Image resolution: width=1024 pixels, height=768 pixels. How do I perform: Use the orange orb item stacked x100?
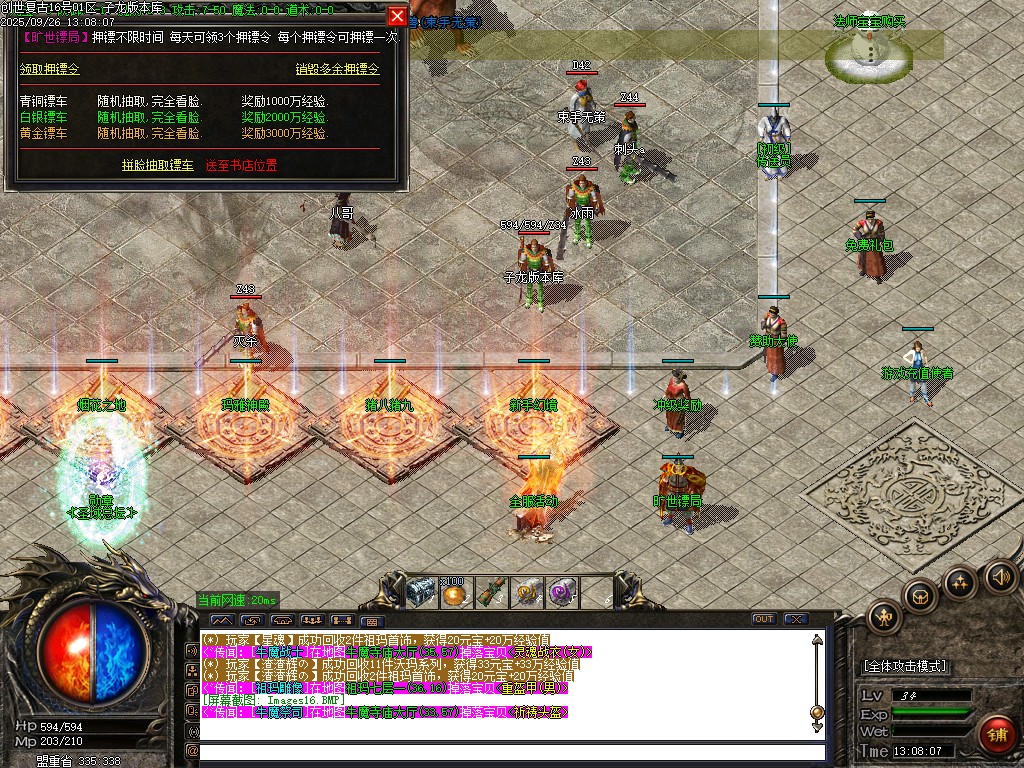point(457,594)
